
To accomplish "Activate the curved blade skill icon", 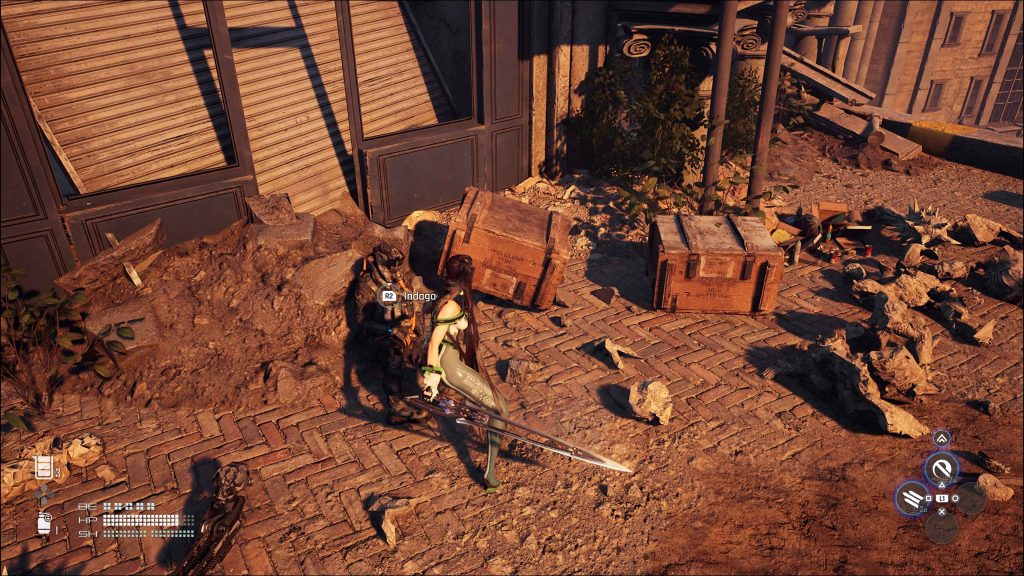I will (x=941, y=467).
